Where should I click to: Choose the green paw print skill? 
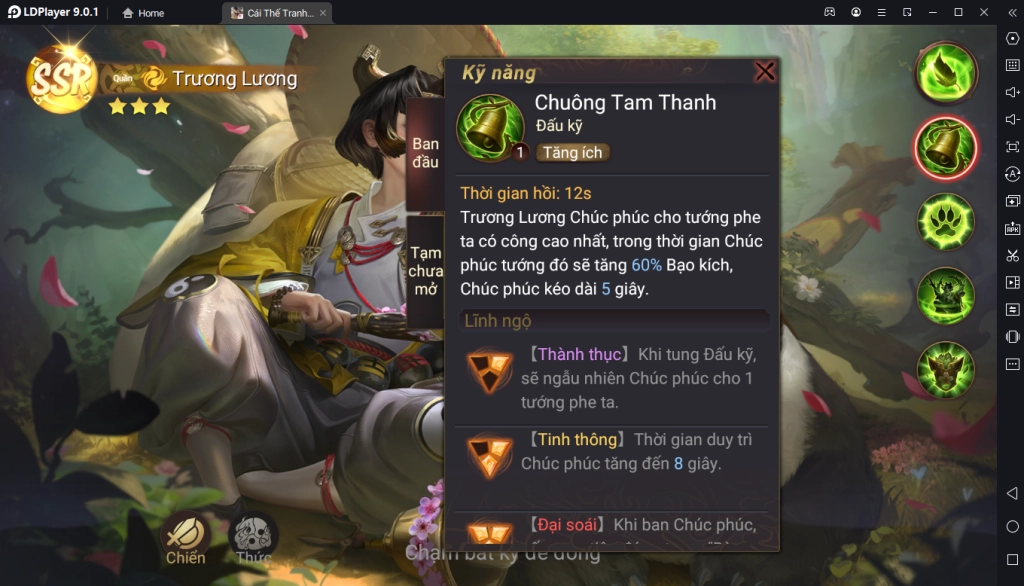[945, 221]
